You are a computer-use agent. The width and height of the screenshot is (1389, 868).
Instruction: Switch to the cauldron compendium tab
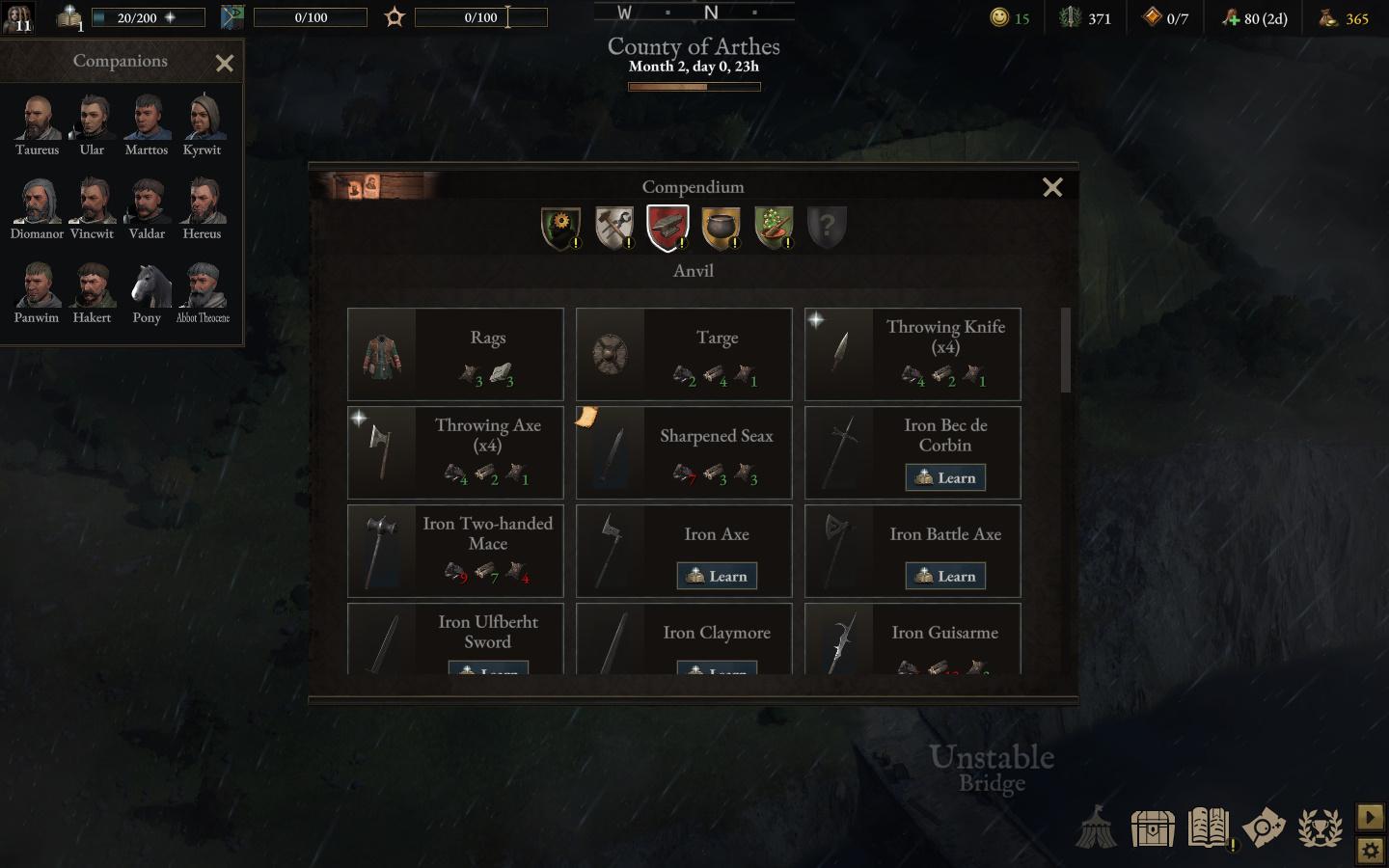coord(721,228)
